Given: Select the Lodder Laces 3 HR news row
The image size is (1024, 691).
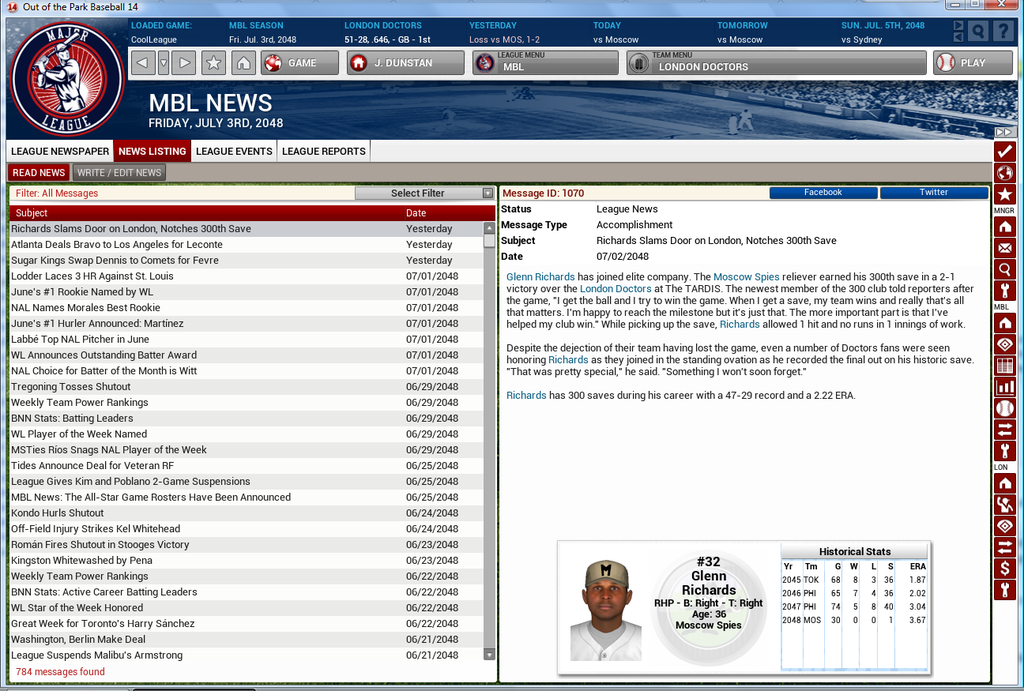Looking at the screenshot, I should [x=92, y=276].
